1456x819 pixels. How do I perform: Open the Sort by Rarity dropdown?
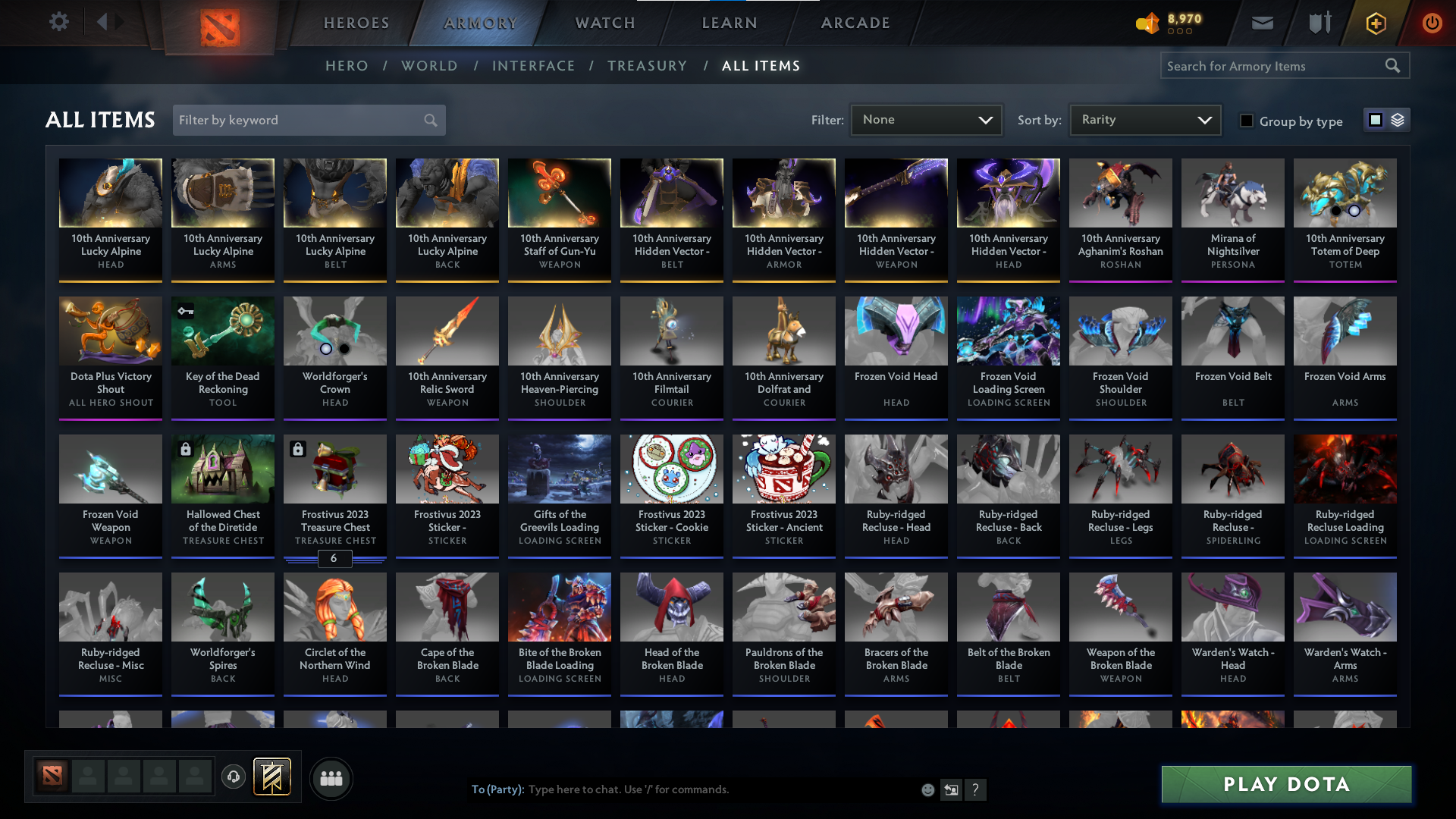coord(1144,119)
